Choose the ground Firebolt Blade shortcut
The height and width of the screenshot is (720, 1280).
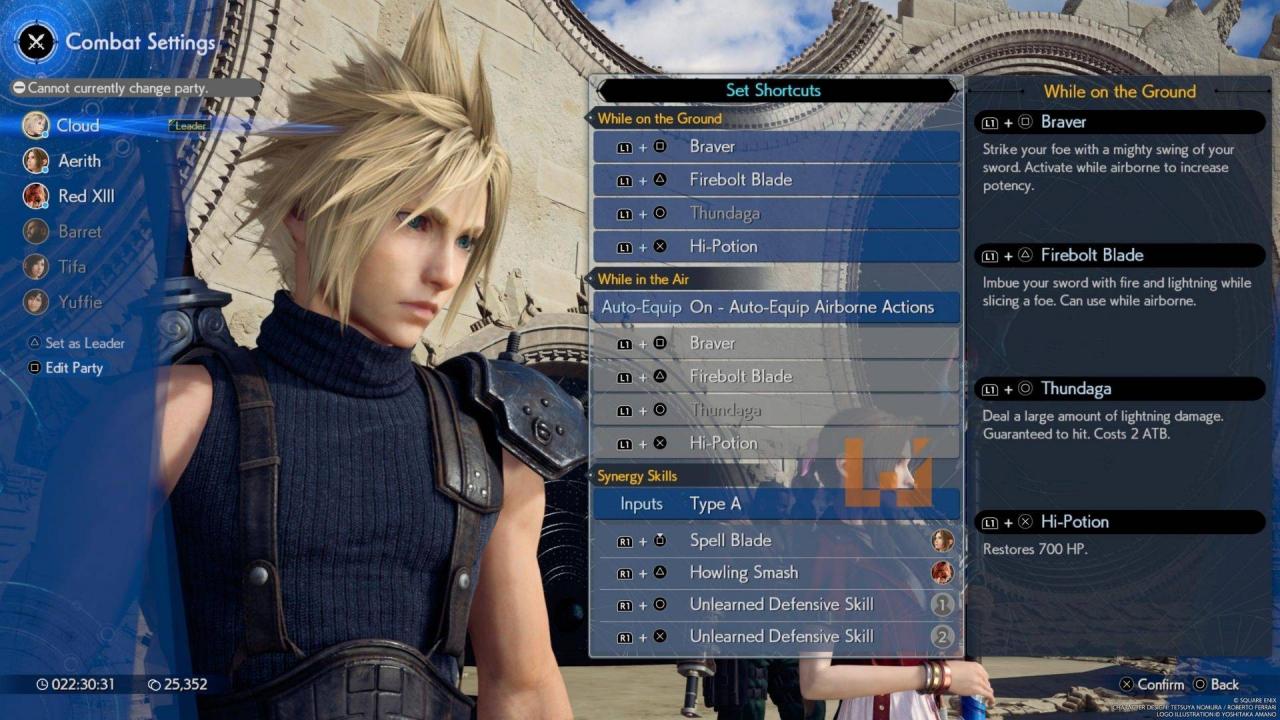(775, 180)
